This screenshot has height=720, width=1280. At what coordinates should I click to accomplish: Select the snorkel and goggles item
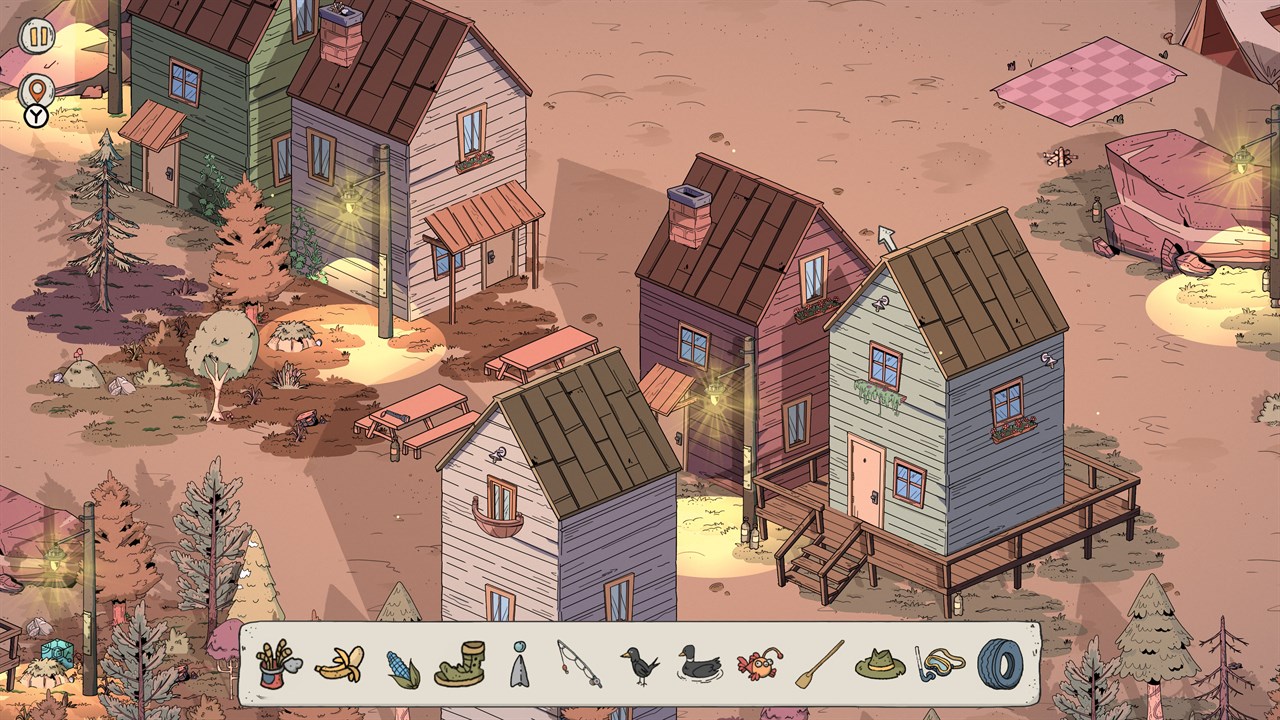pyautogui.click(x=940, y=664)
